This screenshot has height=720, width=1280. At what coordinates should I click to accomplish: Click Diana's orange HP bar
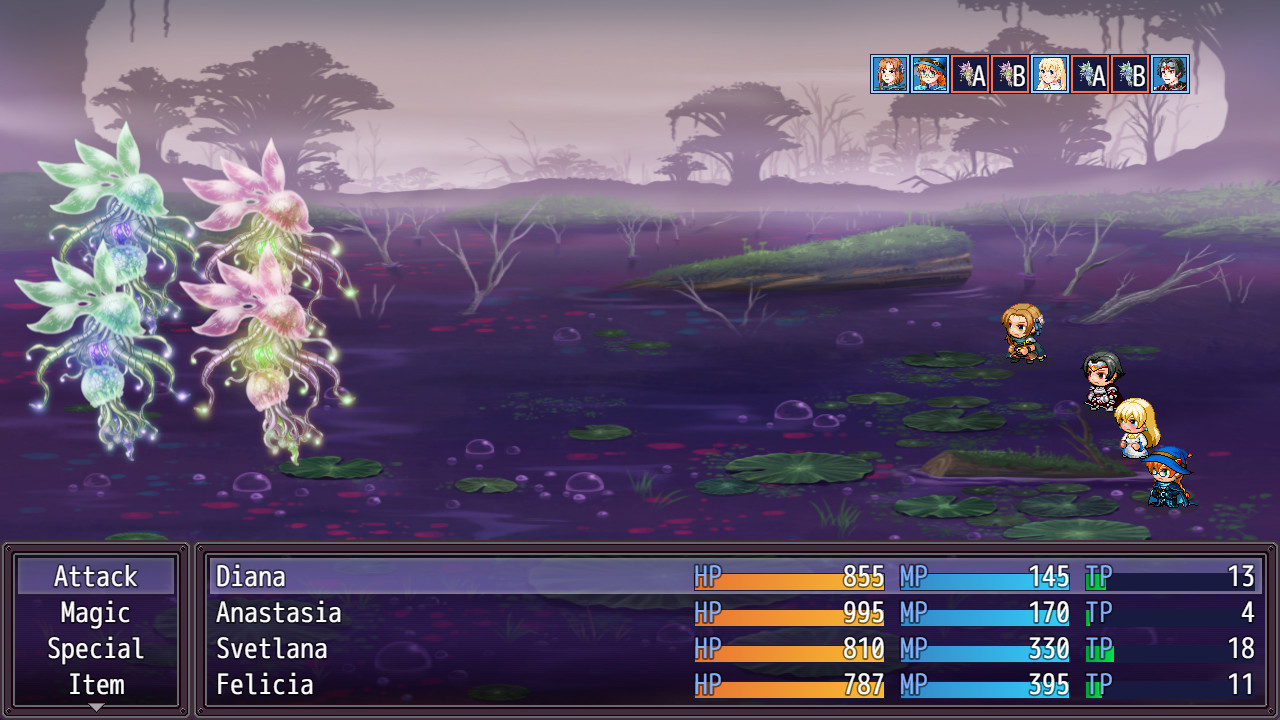pos(790,577)
